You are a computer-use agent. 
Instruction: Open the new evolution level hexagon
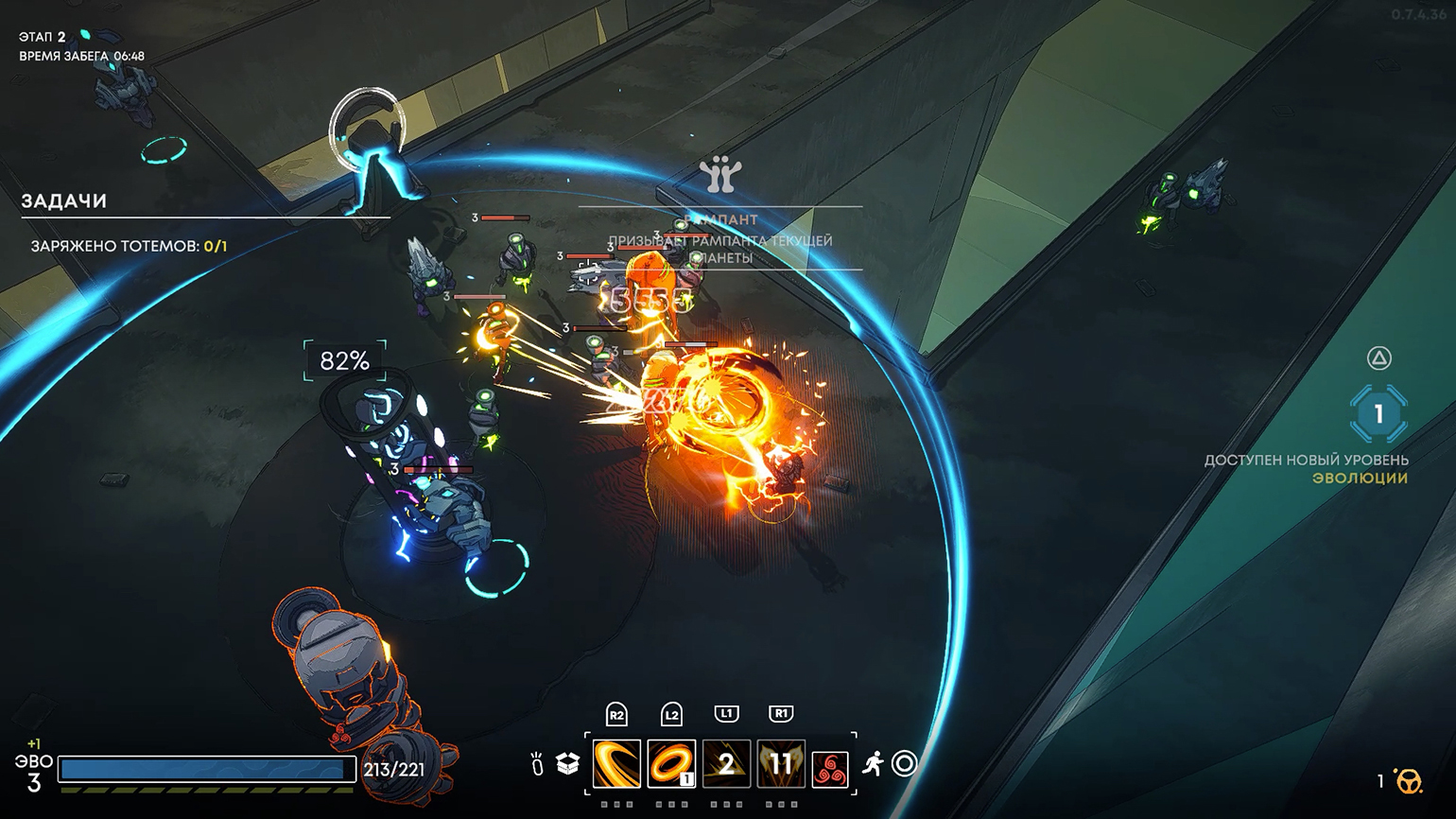[1378, 414]
